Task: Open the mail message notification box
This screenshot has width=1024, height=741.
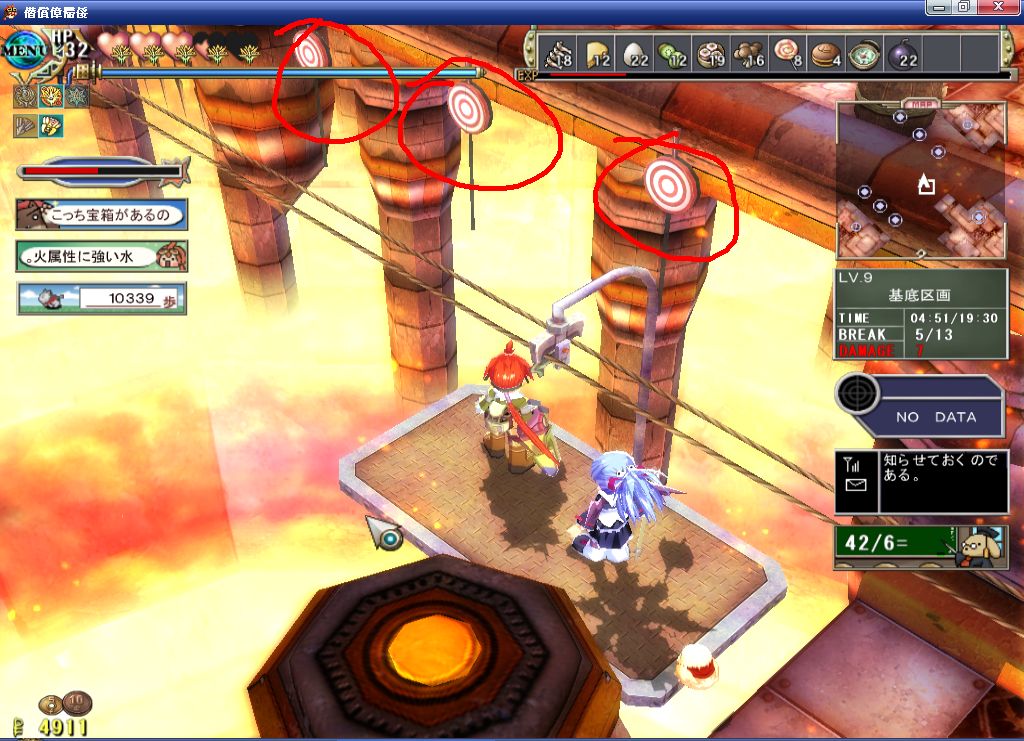Action: click(x=921, y=482)
